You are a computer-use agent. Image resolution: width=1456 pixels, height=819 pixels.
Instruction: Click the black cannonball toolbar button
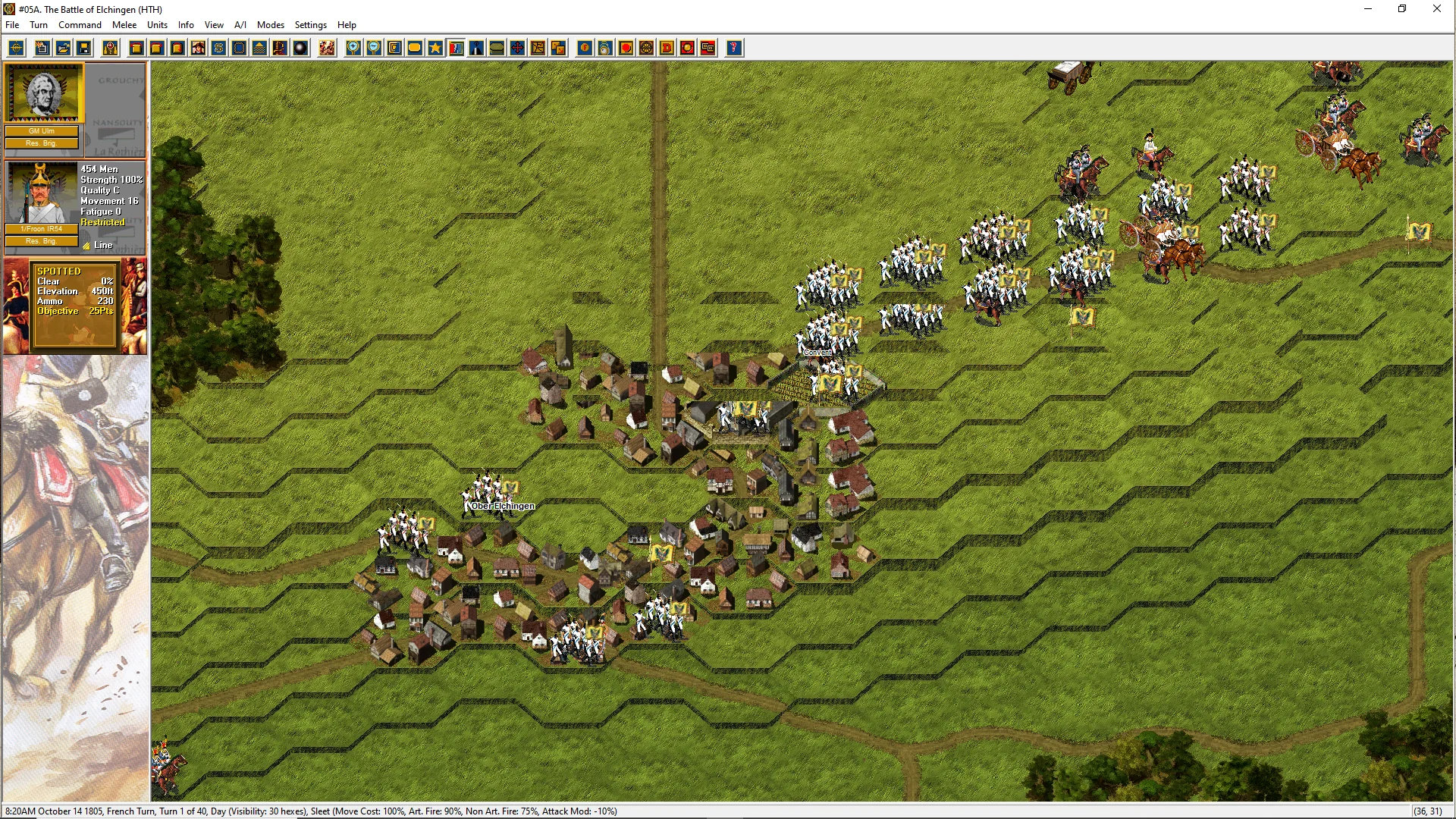click(301, 49)
